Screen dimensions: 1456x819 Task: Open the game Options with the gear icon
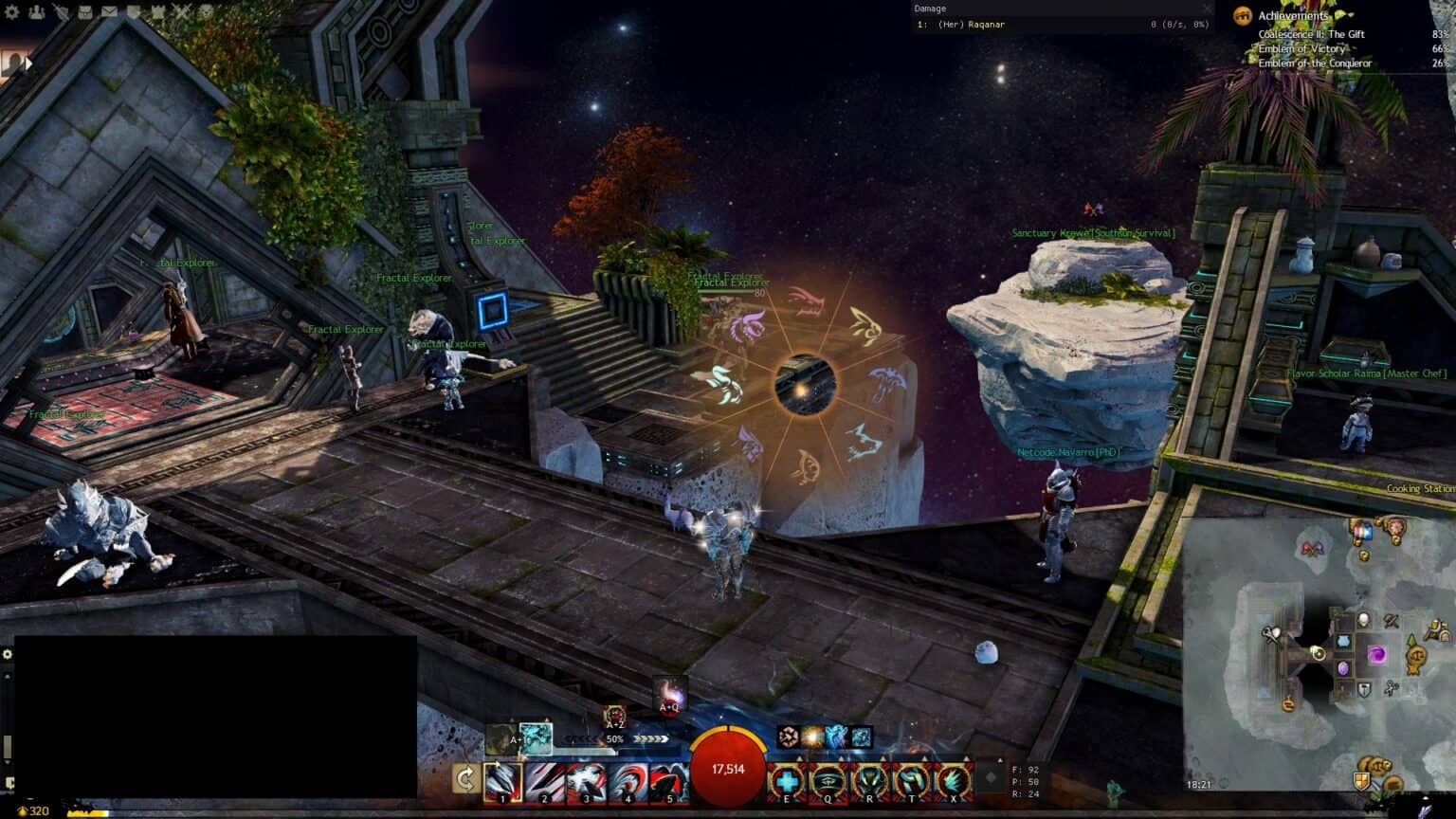pyautogui.click(x=13, y=11)
